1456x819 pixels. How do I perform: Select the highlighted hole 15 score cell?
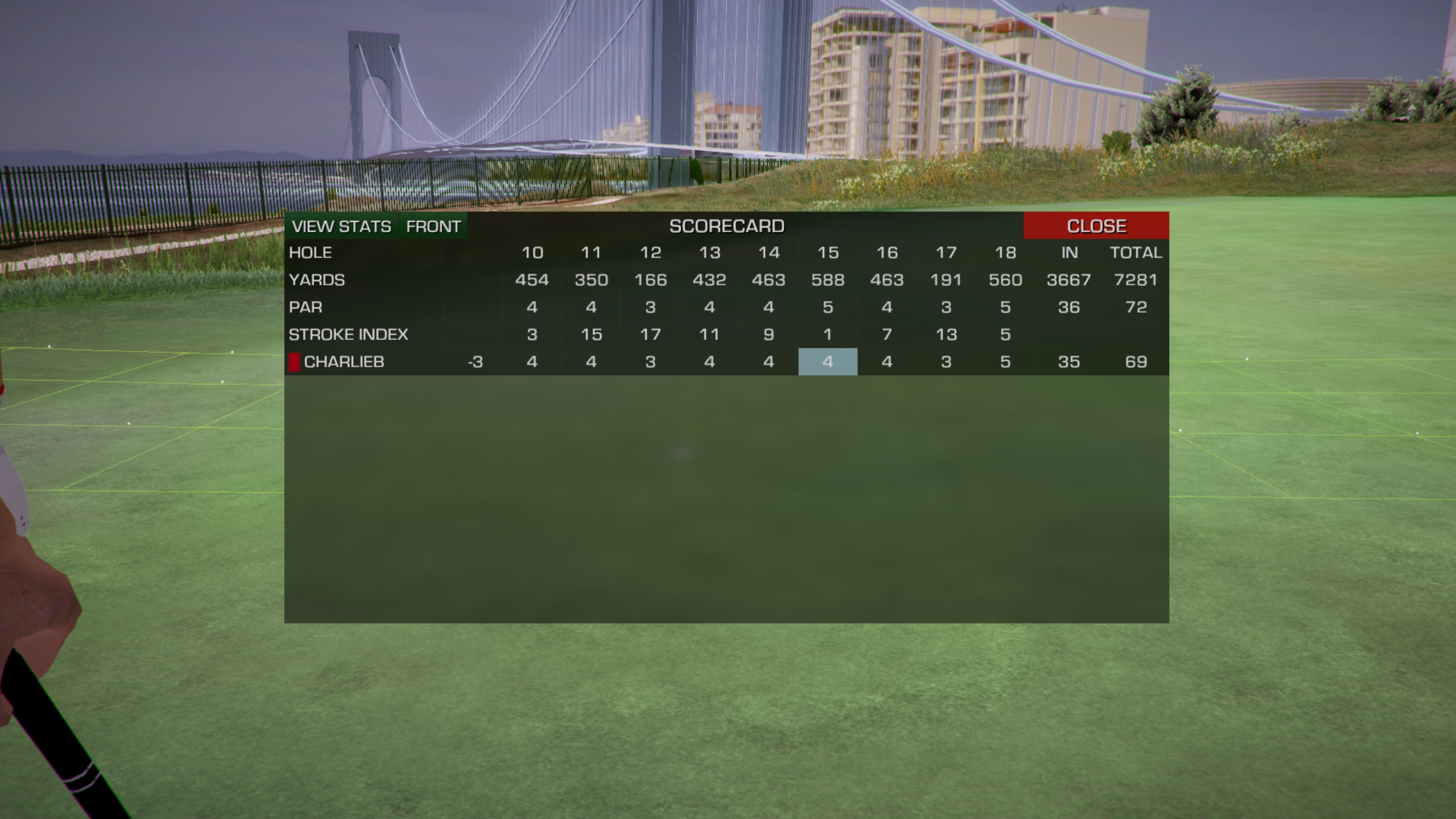828,362
